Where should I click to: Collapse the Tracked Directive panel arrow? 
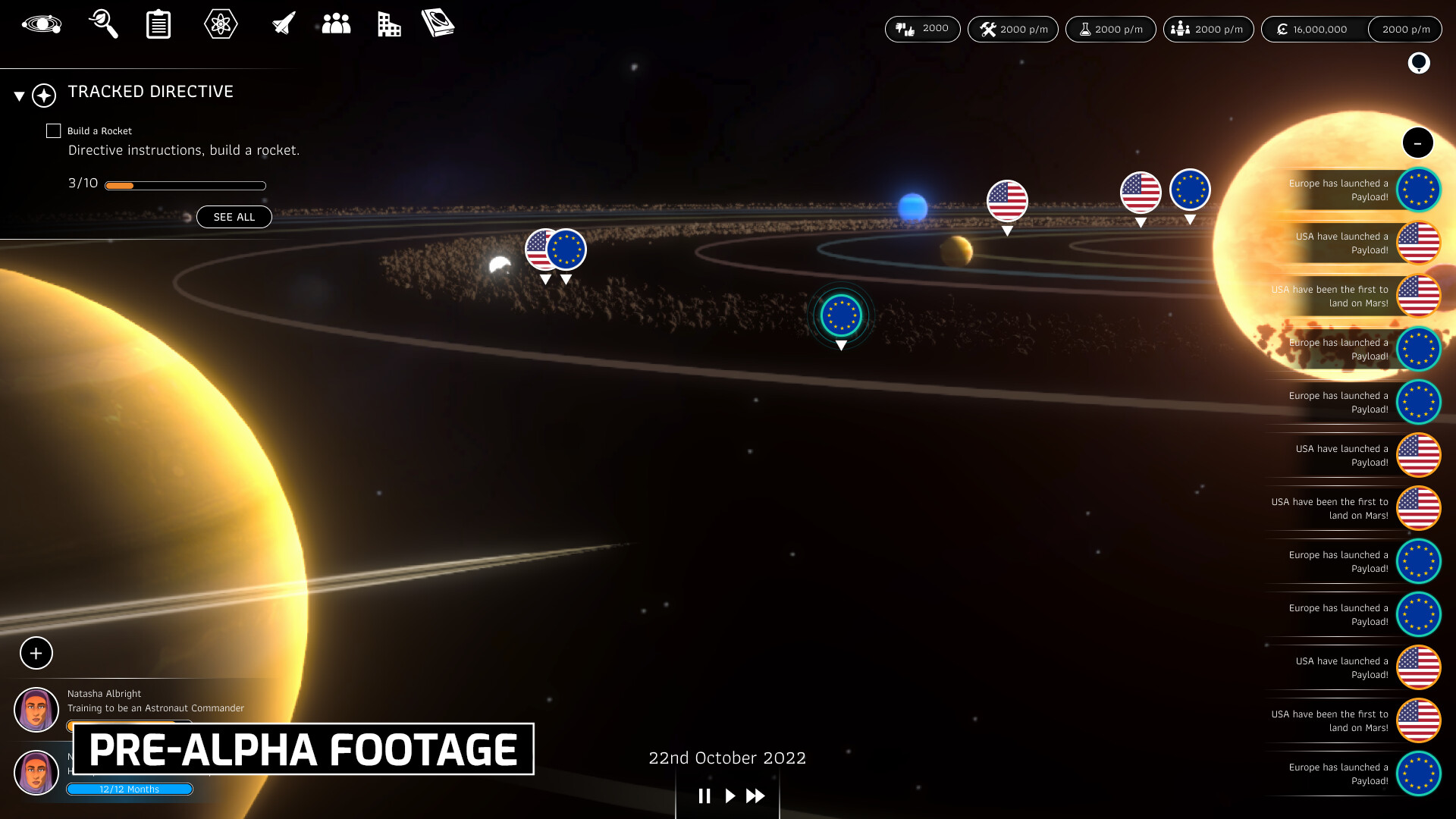[19, 96]
